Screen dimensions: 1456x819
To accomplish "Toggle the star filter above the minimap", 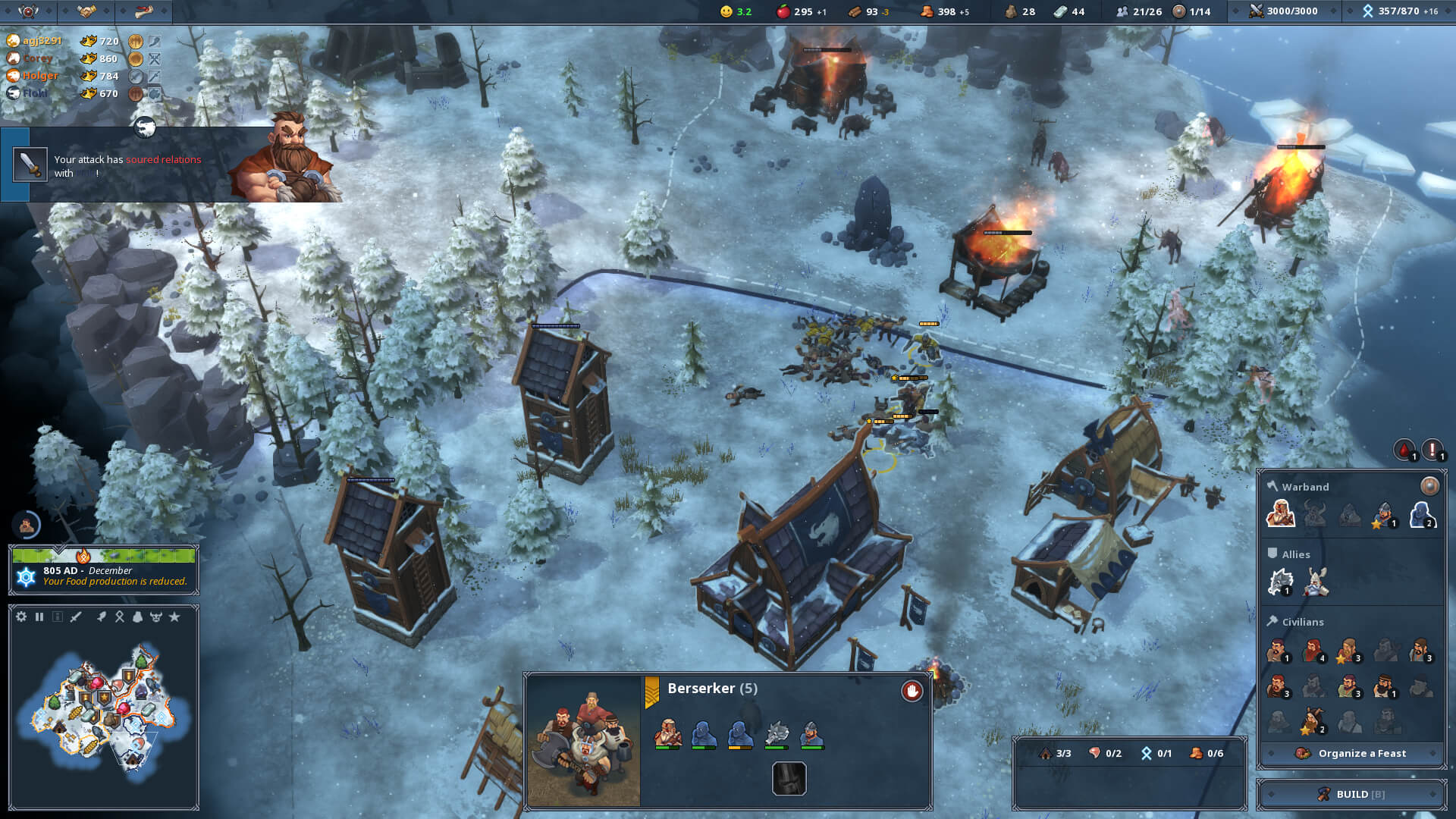I will (x=174, y=617).
